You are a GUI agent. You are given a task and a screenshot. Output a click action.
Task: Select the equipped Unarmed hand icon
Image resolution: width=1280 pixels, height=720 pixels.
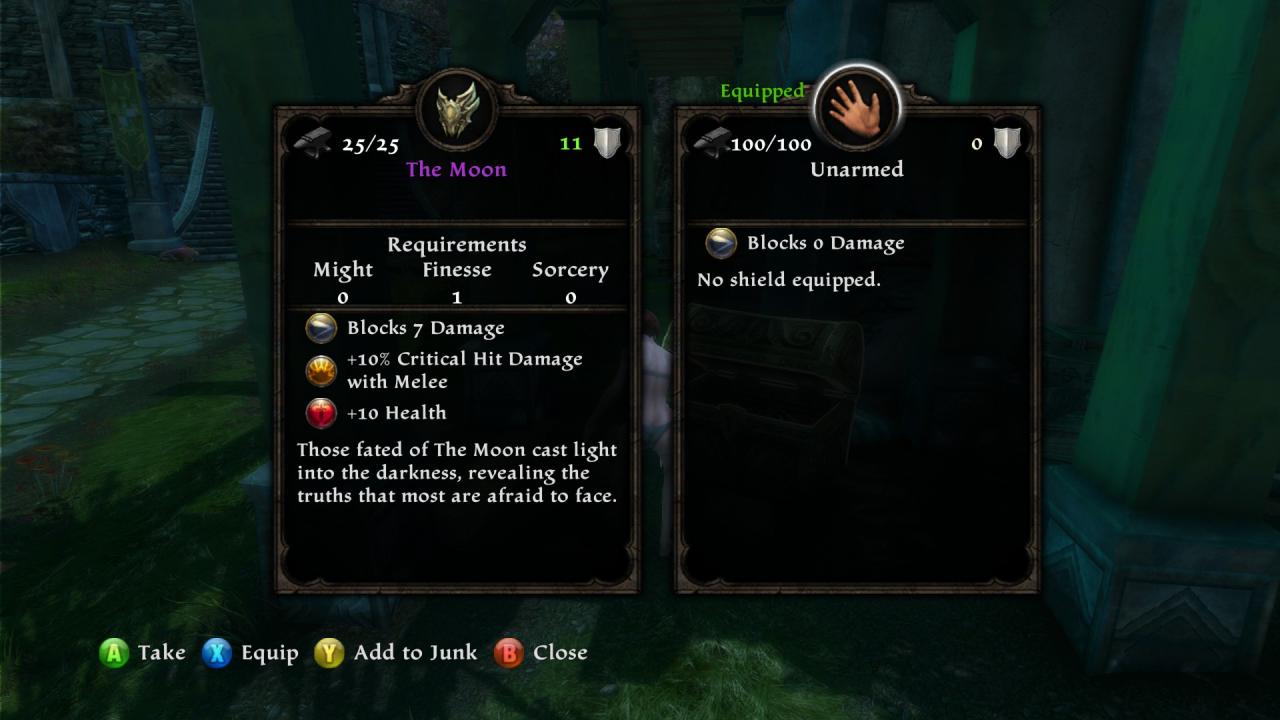(857, 107)
